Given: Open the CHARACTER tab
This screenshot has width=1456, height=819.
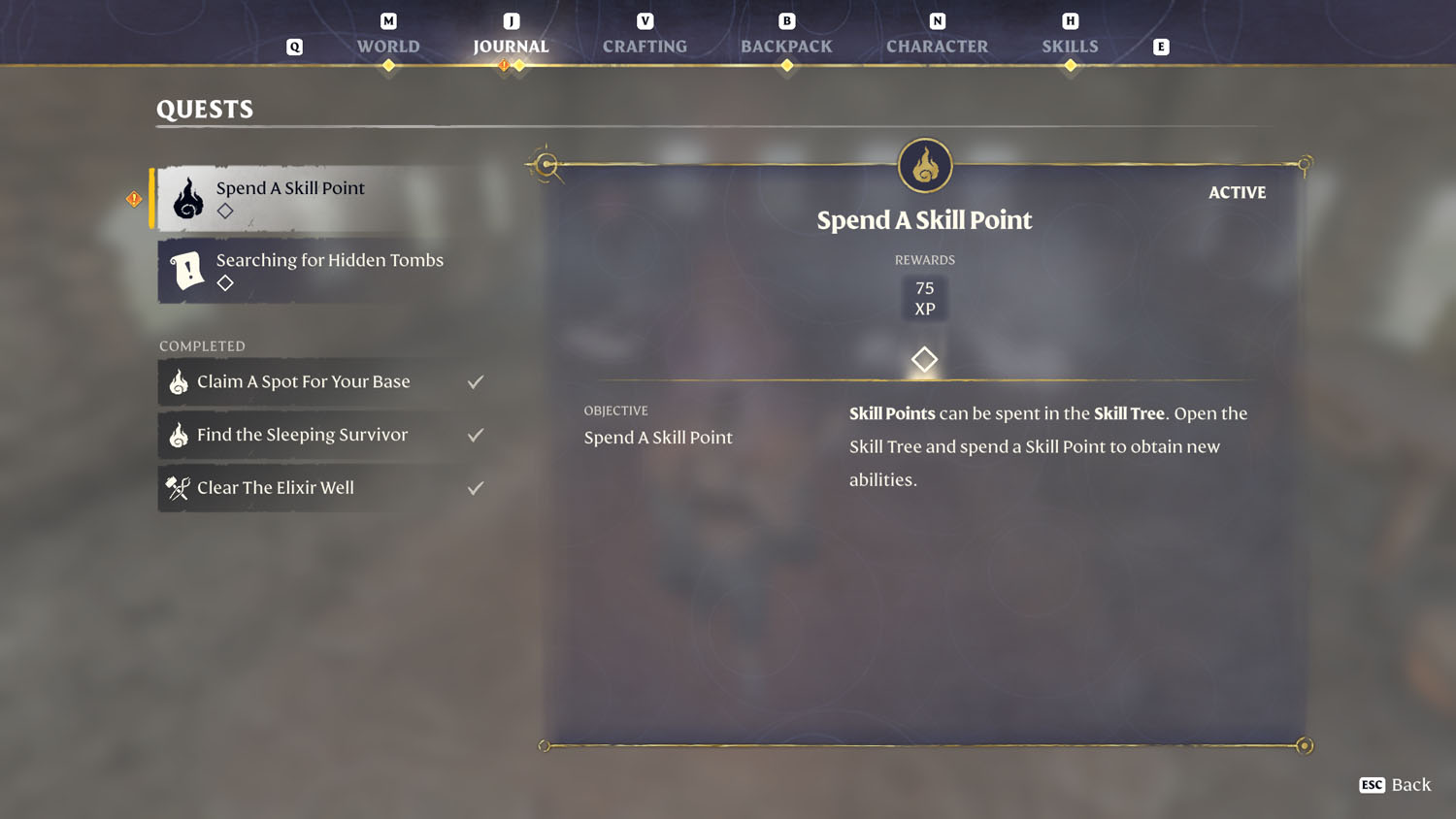Looking at the screenshot, I should [x=937, y=45].
